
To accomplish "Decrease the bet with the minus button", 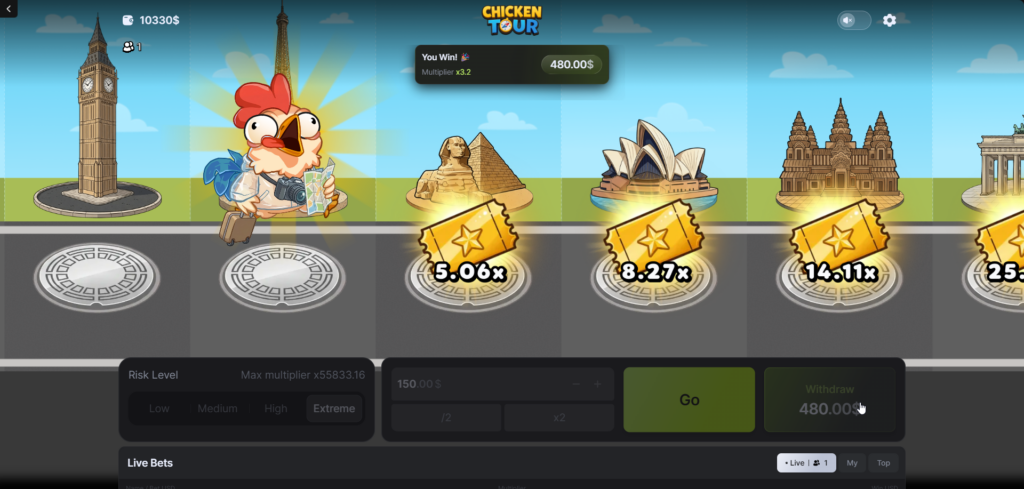I will pyautogui.click(x=576, y=384).
